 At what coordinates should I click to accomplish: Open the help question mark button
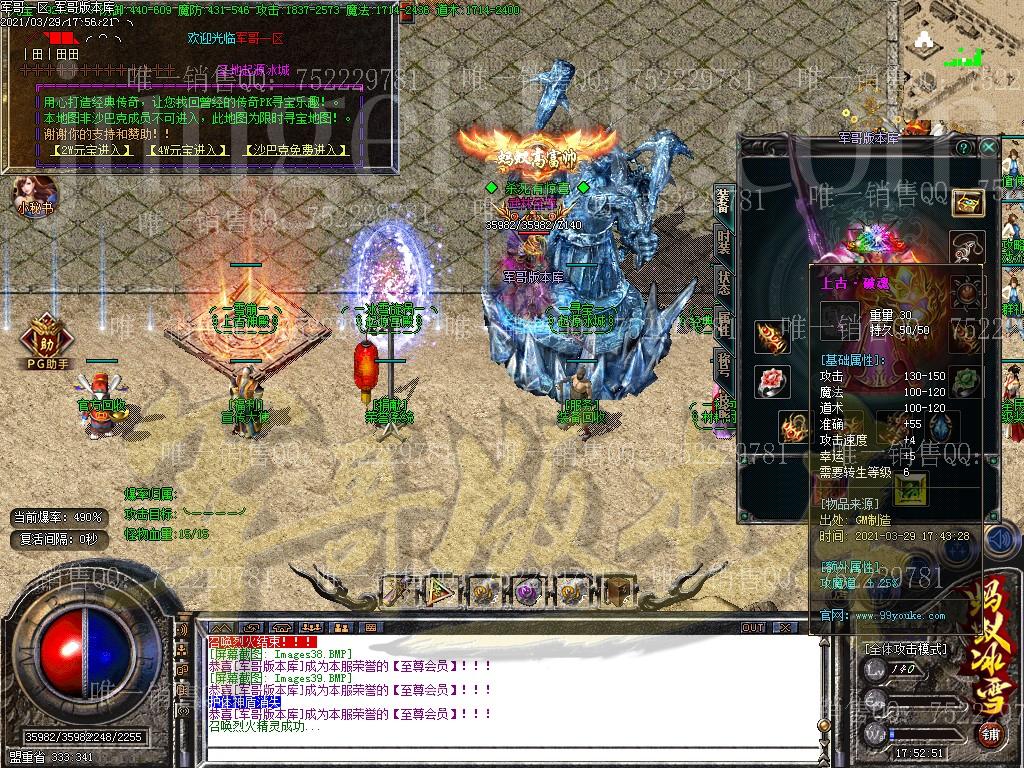click(964, 147)
